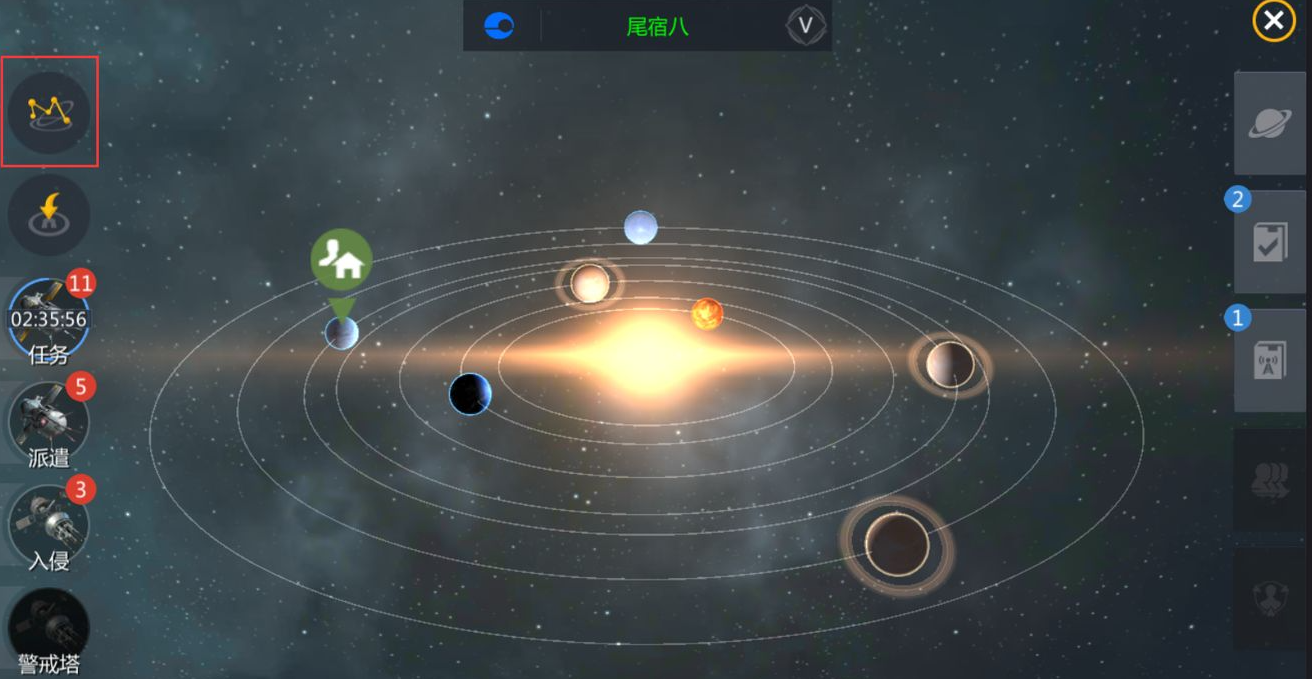Open the beacon document tab with badge 1
Image resolution: width=1312 pixels, height=679 pixels.
(x=1270, y=360)
